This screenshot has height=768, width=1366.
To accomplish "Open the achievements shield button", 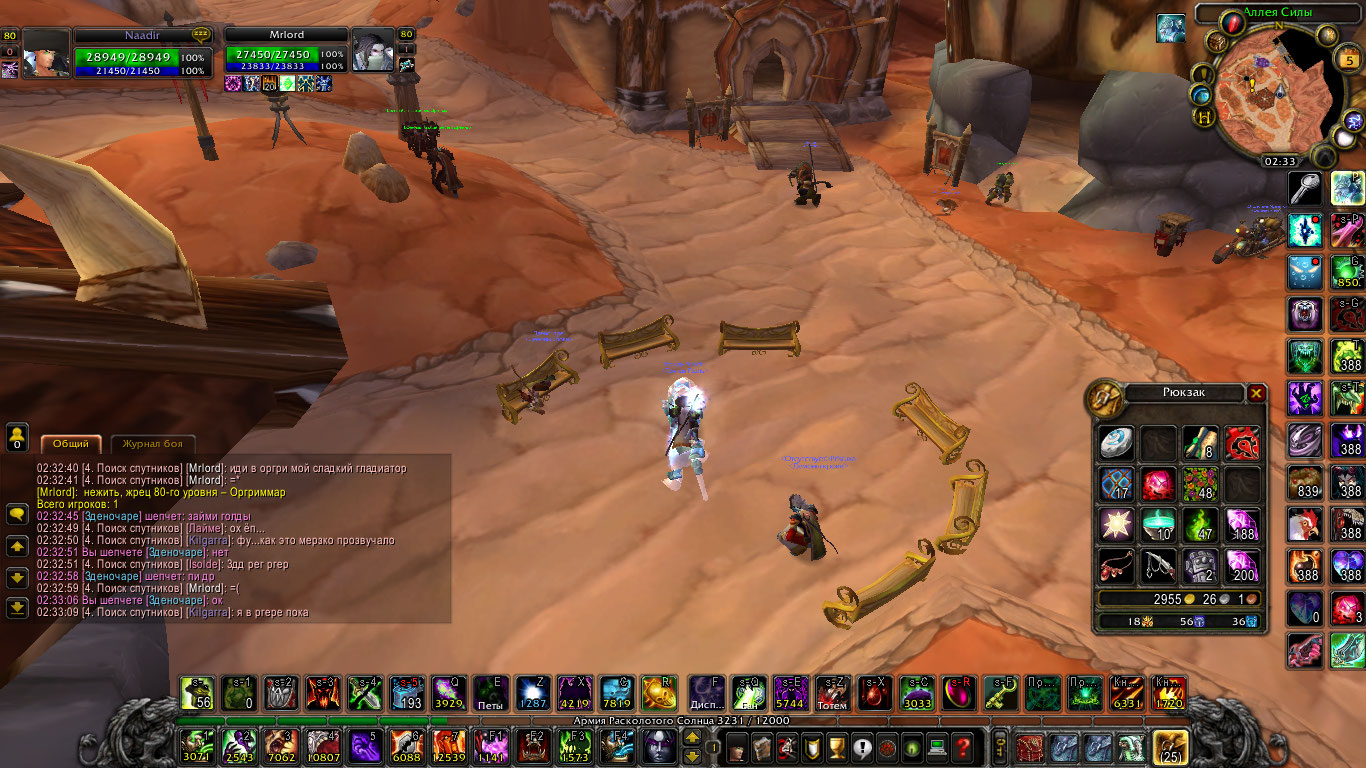I will 812,746.
